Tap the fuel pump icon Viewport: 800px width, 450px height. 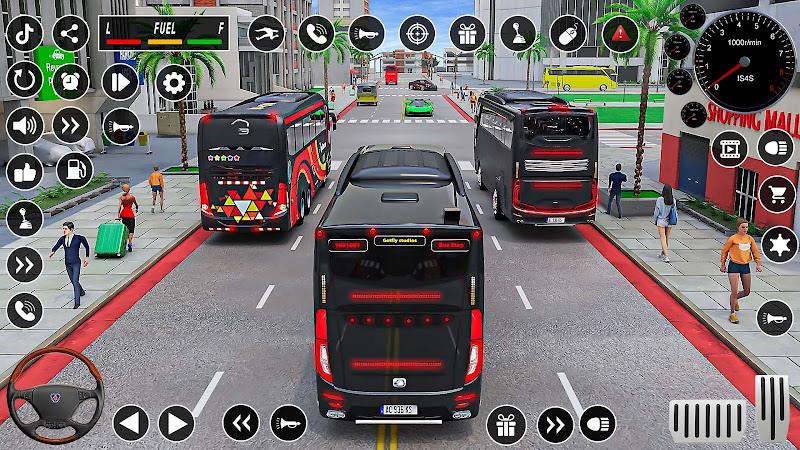click(74, 170)
